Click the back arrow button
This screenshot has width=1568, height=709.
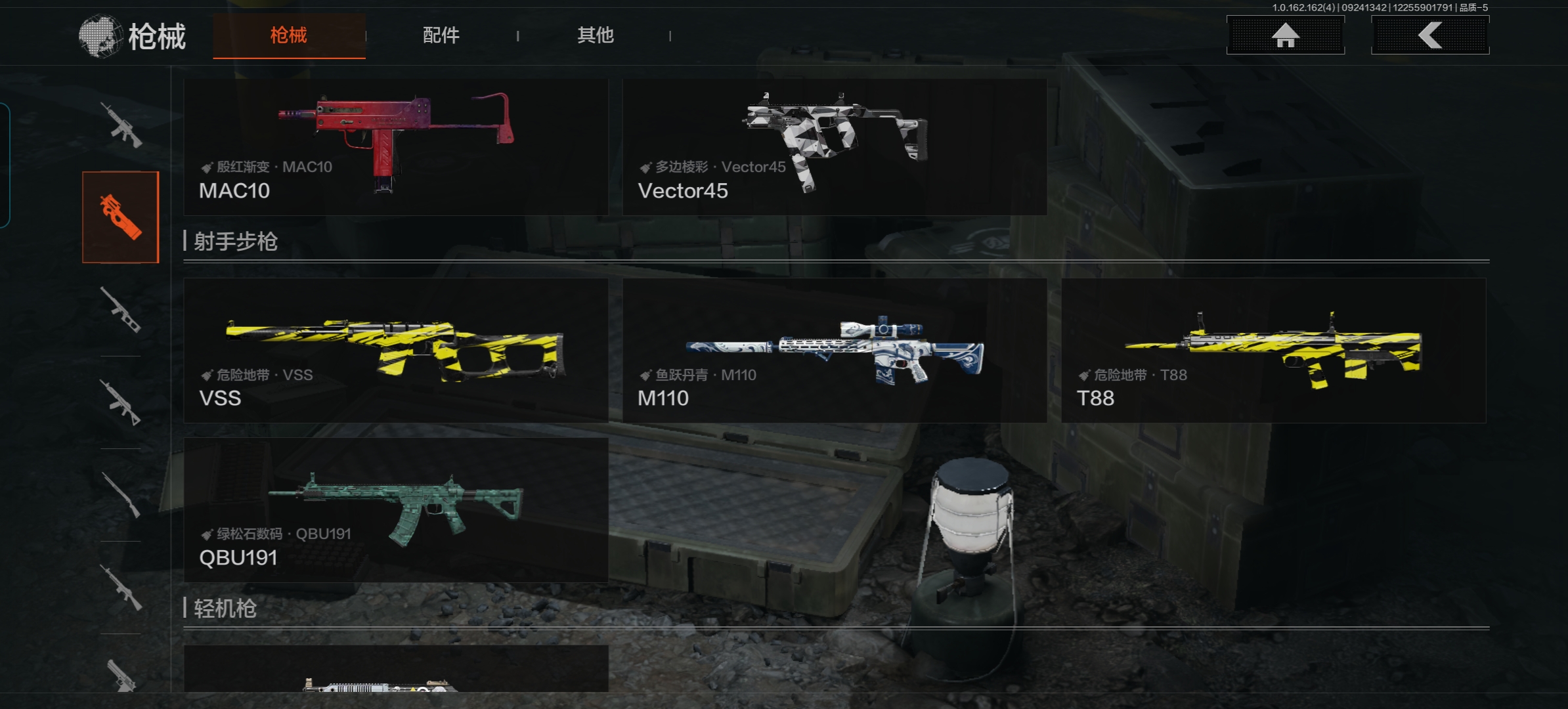pos(1429,35)
